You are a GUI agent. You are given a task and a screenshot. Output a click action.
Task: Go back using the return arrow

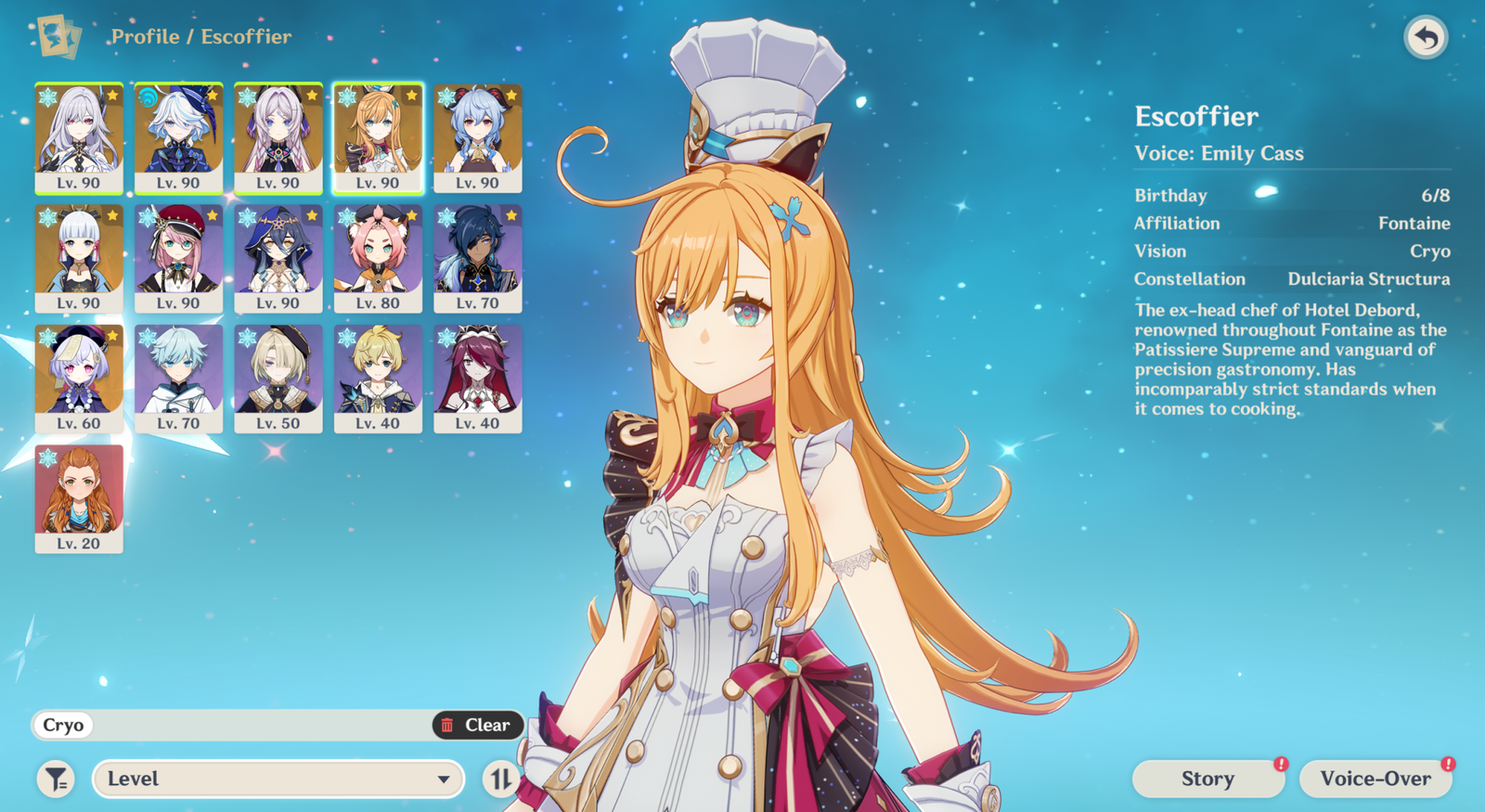[1426, 38]
